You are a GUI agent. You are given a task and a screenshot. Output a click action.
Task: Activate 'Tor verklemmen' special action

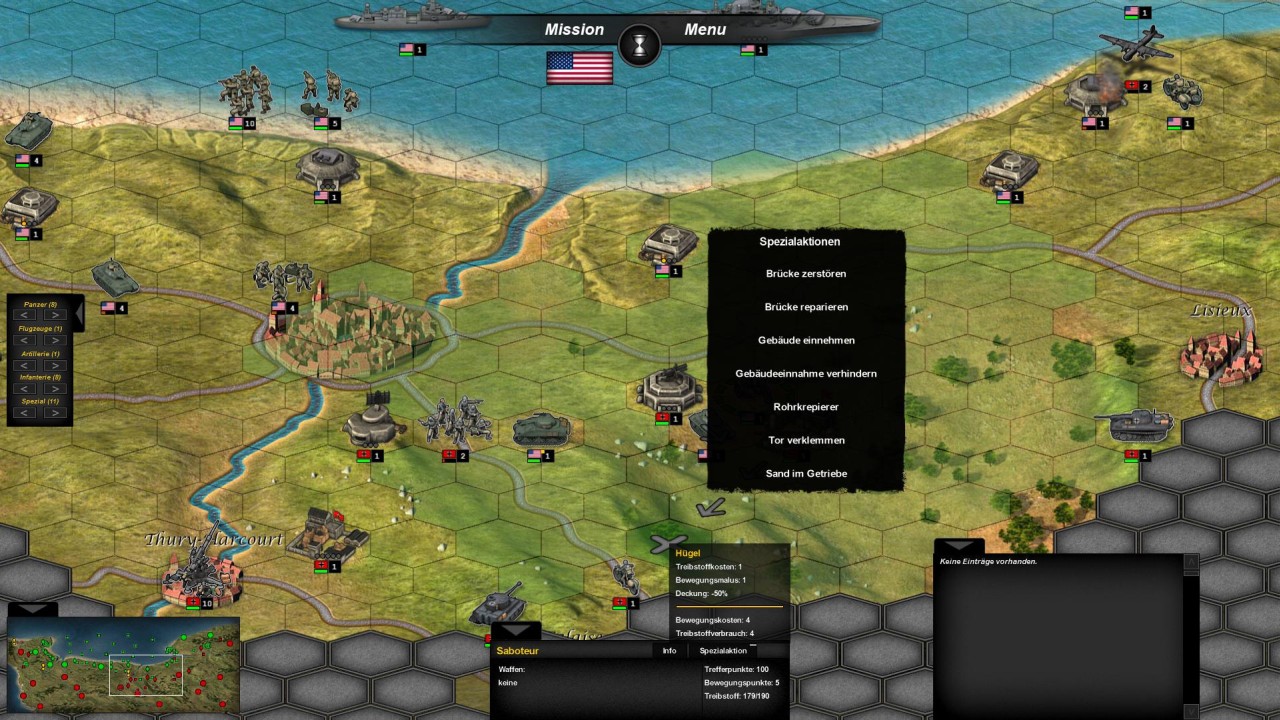click(x=806, y=440)
